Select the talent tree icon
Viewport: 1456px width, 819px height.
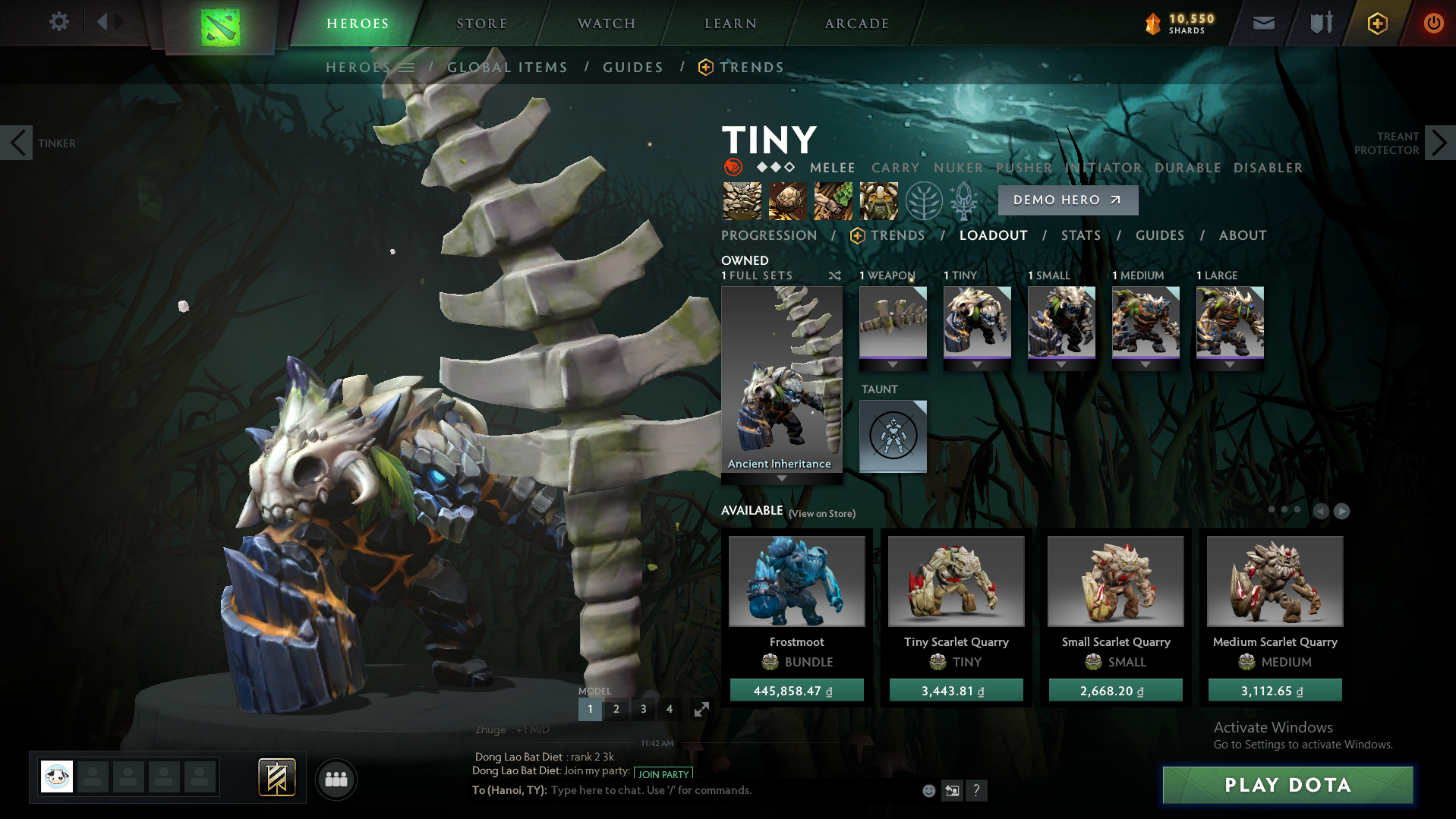pyautogui.click(x=923, y=200)
